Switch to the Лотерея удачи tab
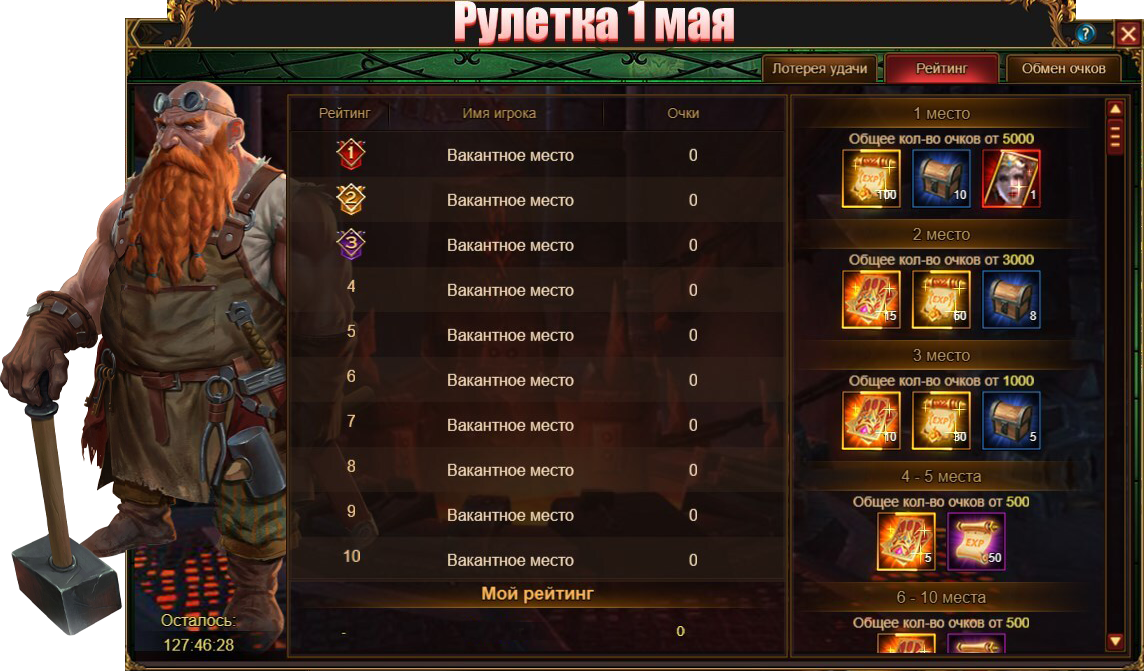 820,68
